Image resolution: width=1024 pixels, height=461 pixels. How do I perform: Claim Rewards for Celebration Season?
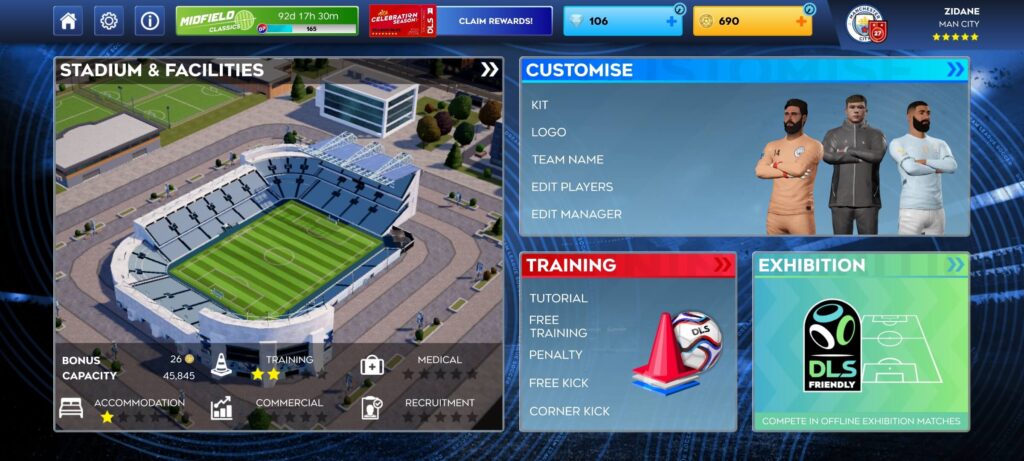(x=495, y=20)
